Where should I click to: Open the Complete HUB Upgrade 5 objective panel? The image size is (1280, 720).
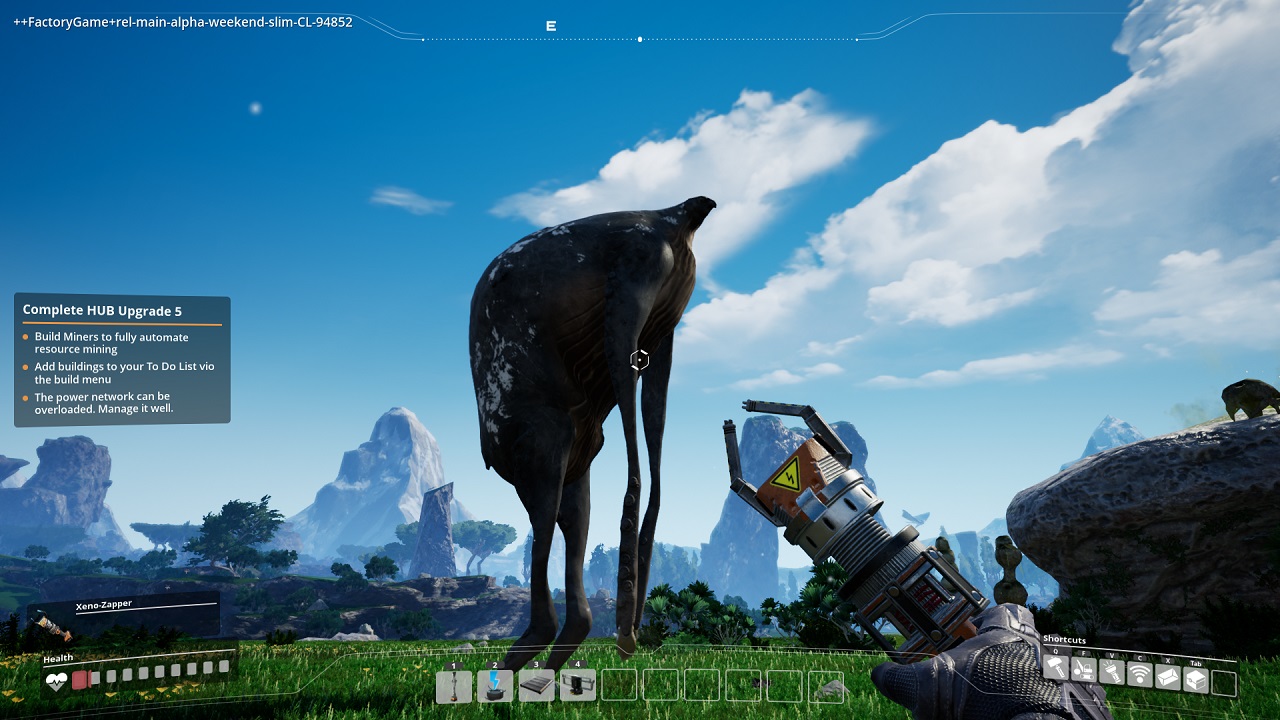pyautogui.click(x=122, y=360)
